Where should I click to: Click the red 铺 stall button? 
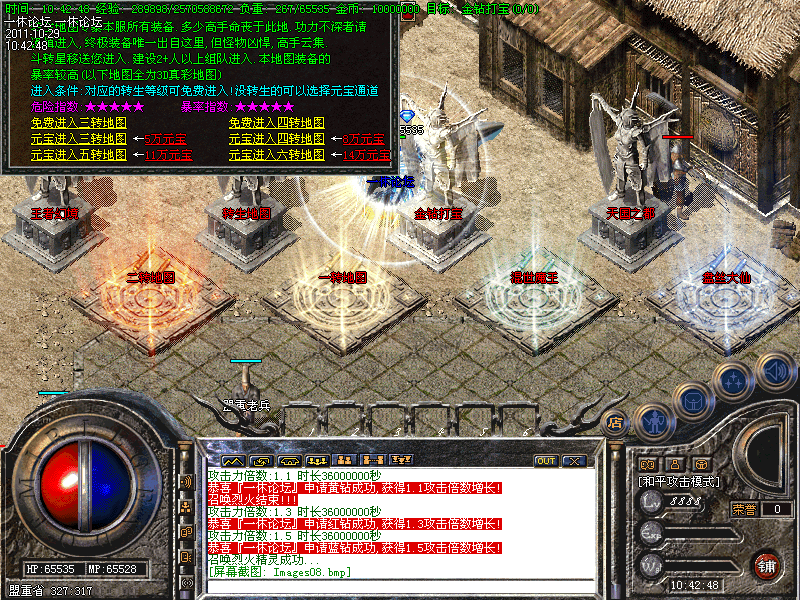pyautogui.click(x=767, y=566)
